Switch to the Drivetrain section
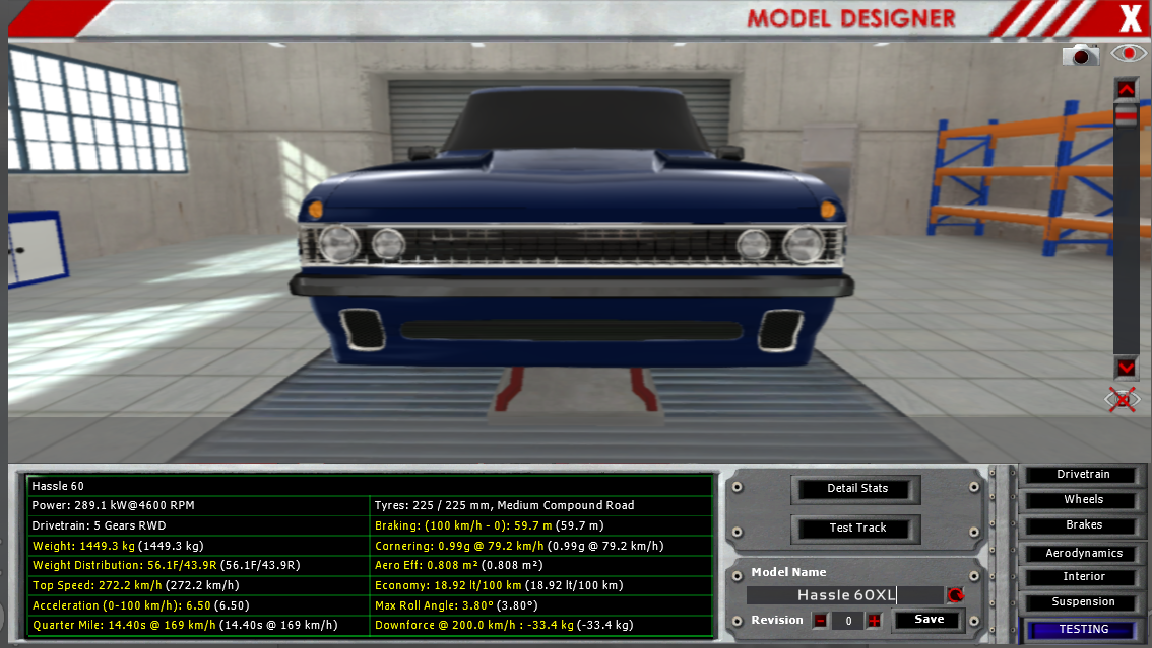This screenshot has width=1152, height=648. pyautogui.click(x=1083, y=475)
